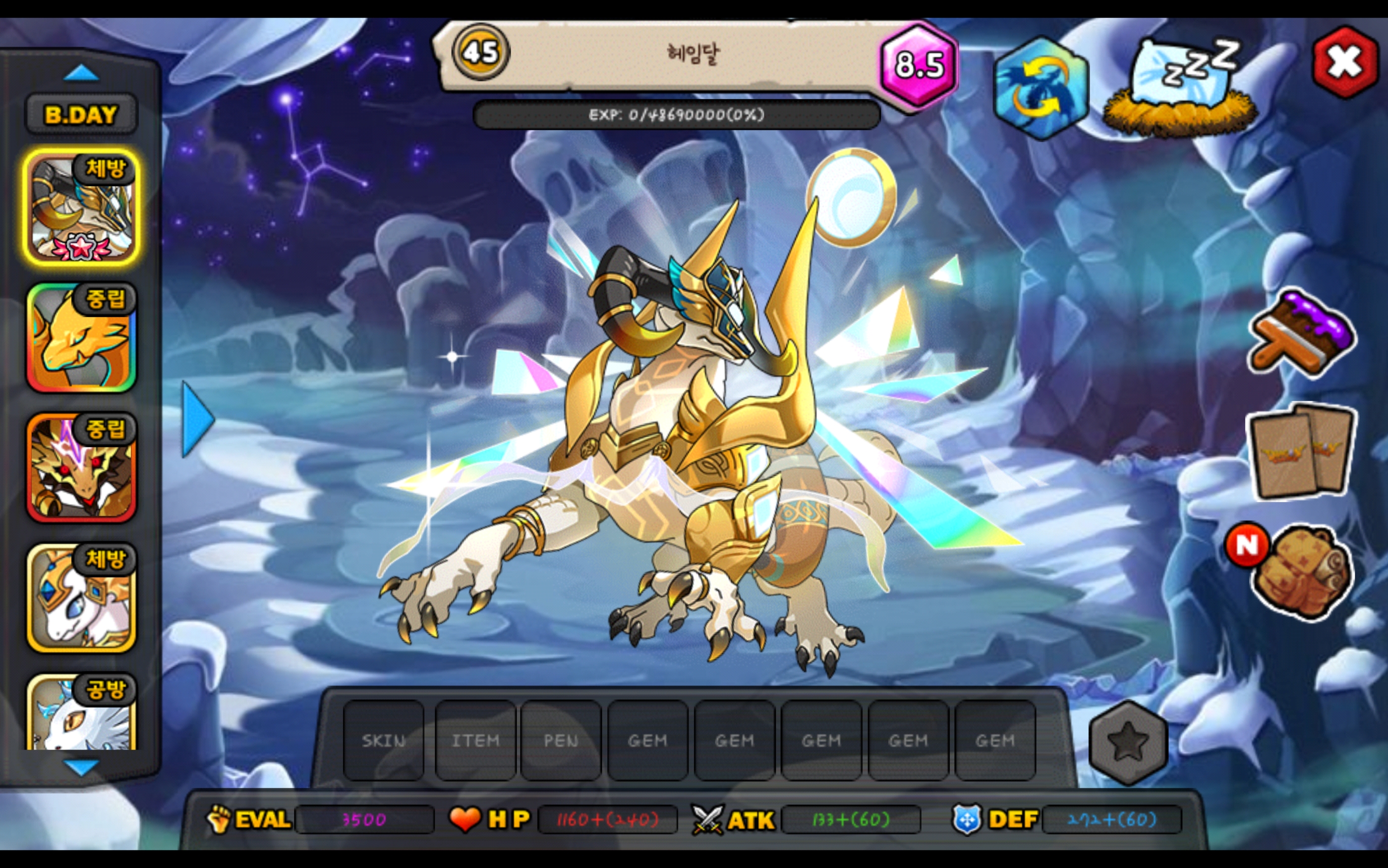
Task: Select the ITEM equipment slot
Action: coord(475,741)
